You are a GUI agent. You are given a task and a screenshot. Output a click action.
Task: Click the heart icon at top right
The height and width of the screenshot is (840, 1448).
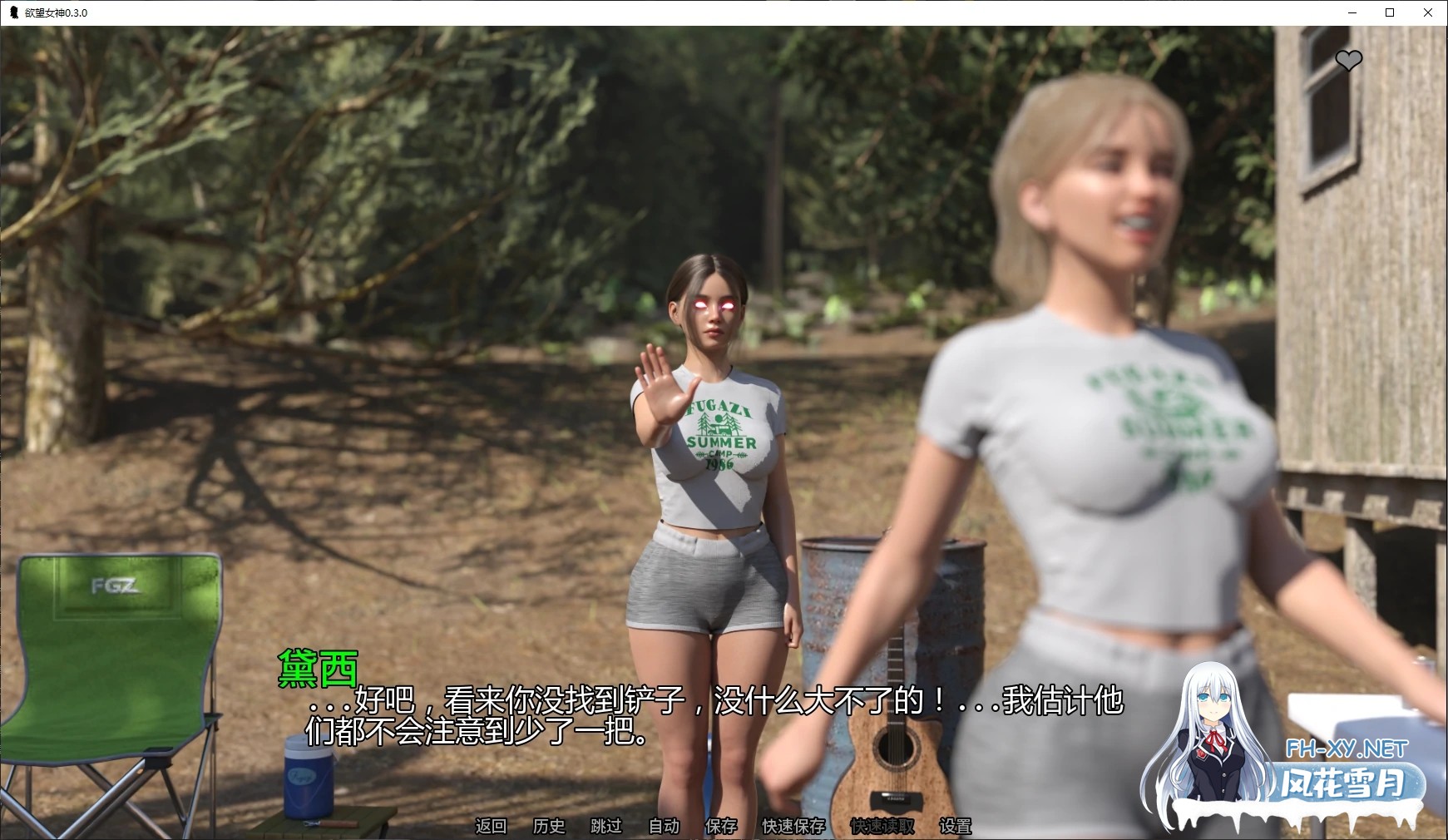point(1348,60)
